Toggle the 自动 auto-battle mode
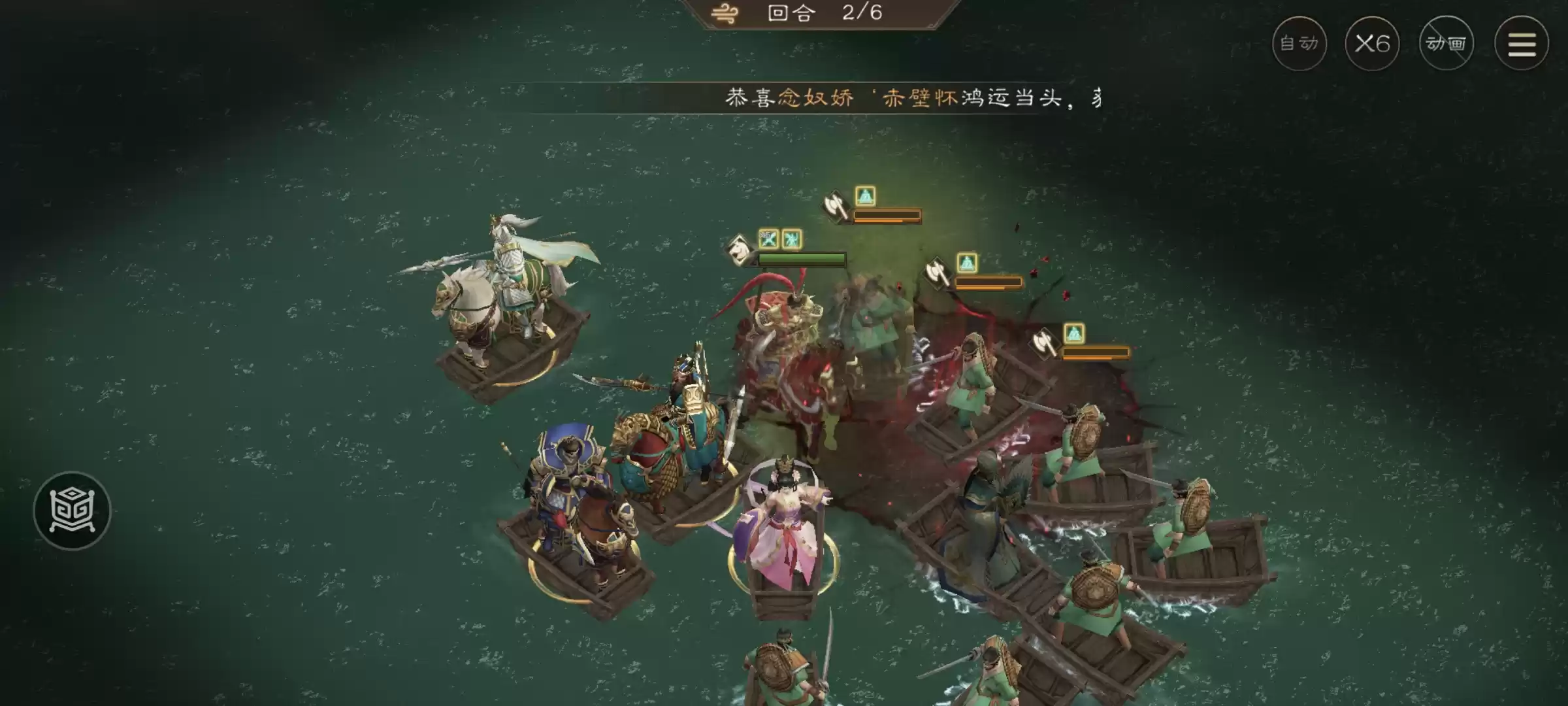The image size is (1568, 706). point(1299,43)
